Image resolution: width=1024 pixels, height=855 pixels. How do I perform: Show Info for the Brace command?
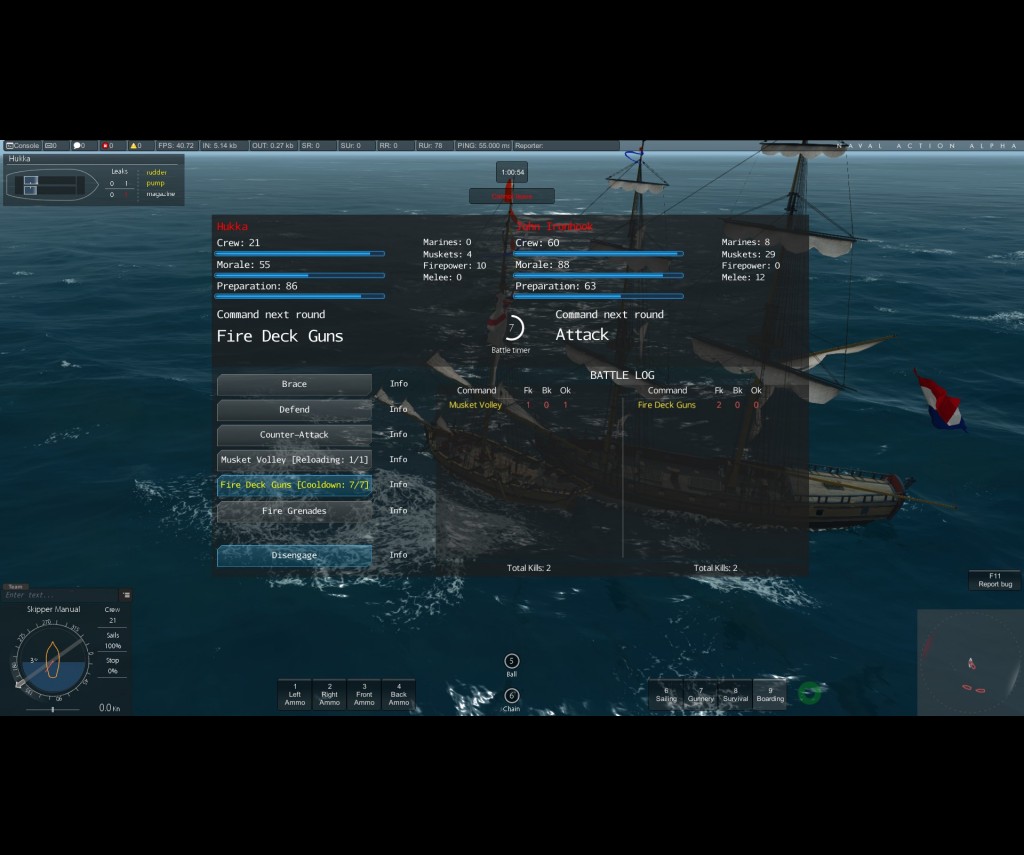tap(399, 384)
